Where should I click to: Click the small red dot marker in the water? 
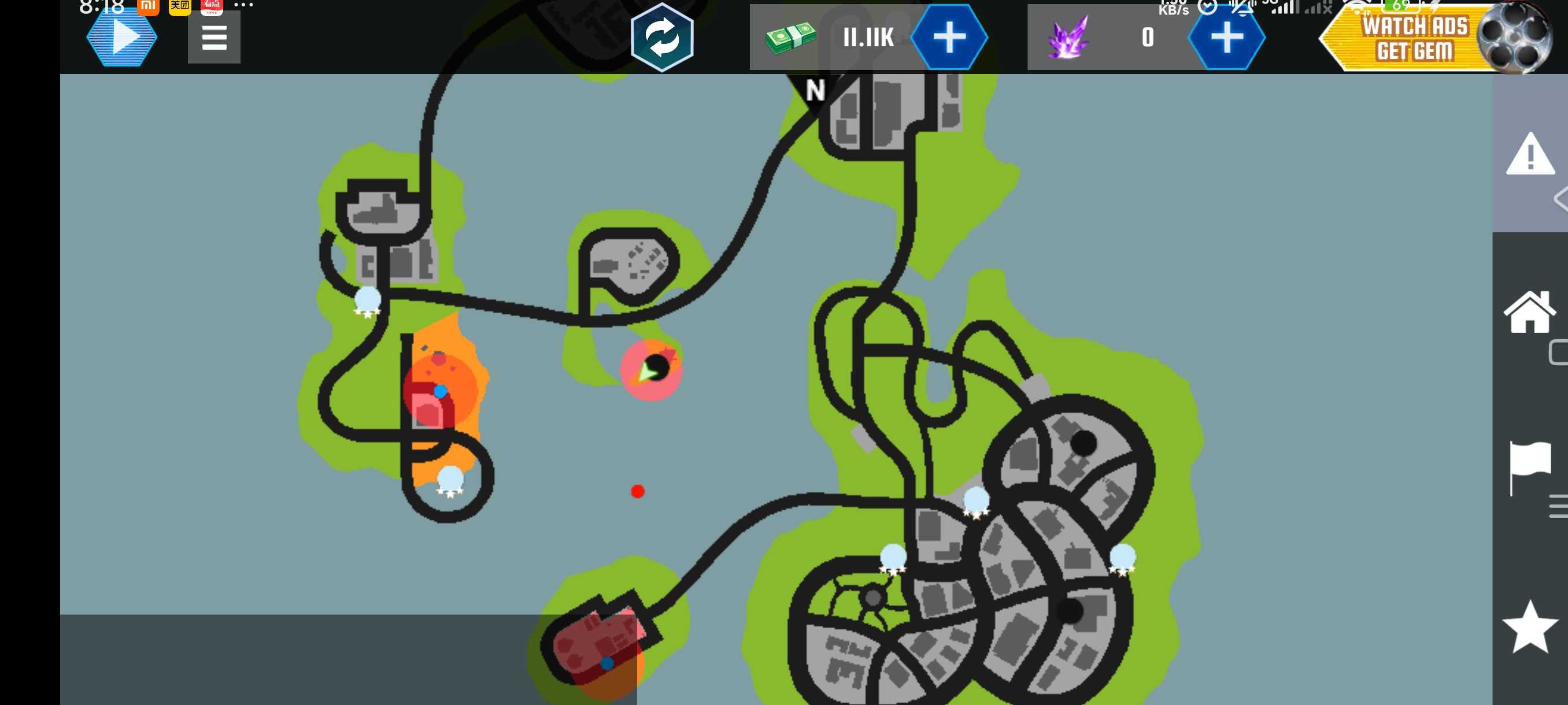[x=637, y=492]
